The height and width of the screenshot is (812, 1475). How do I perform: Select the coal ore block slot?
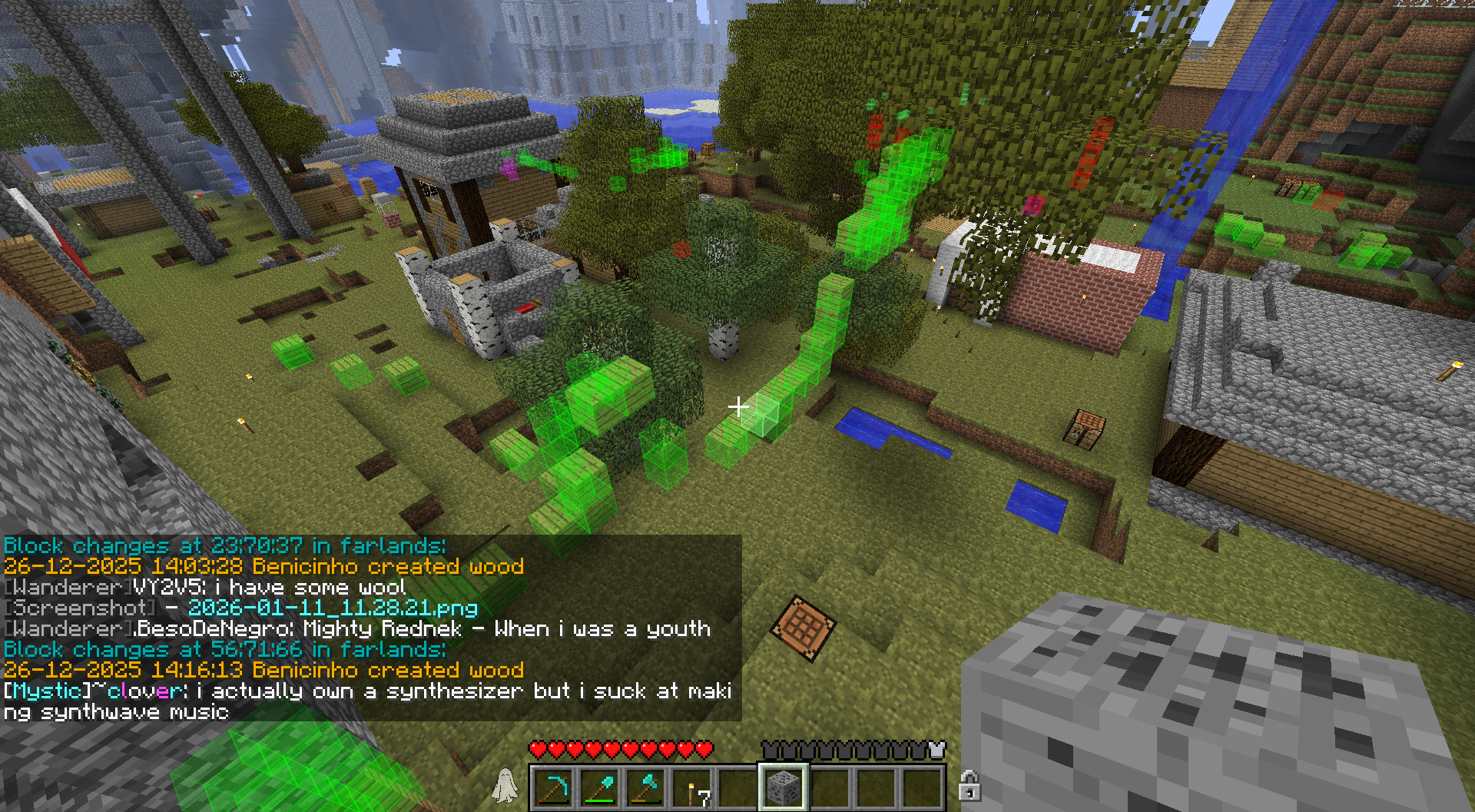(783, 788)
